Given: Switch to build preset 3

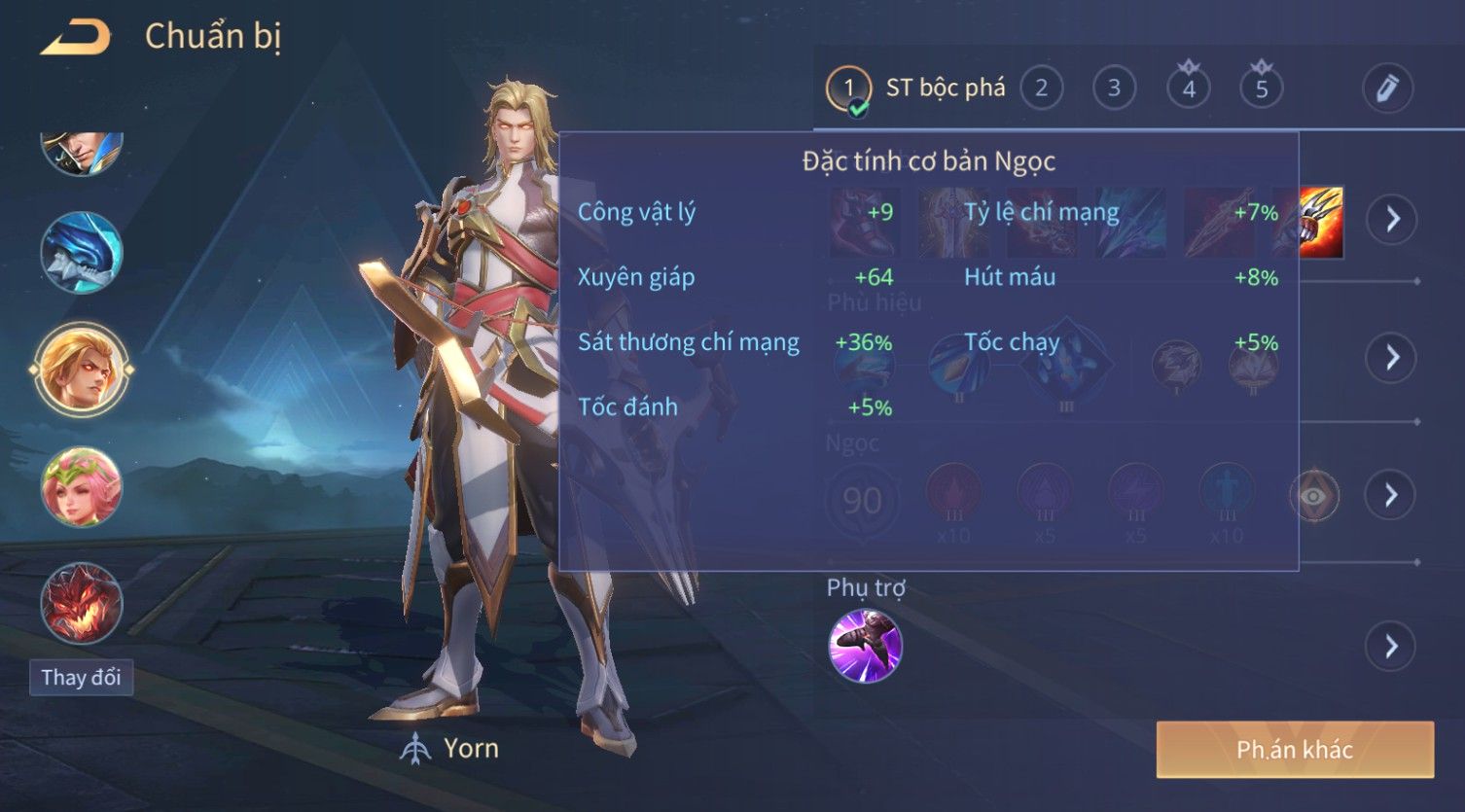Looking at the screenshot, I should (1114, 88).
